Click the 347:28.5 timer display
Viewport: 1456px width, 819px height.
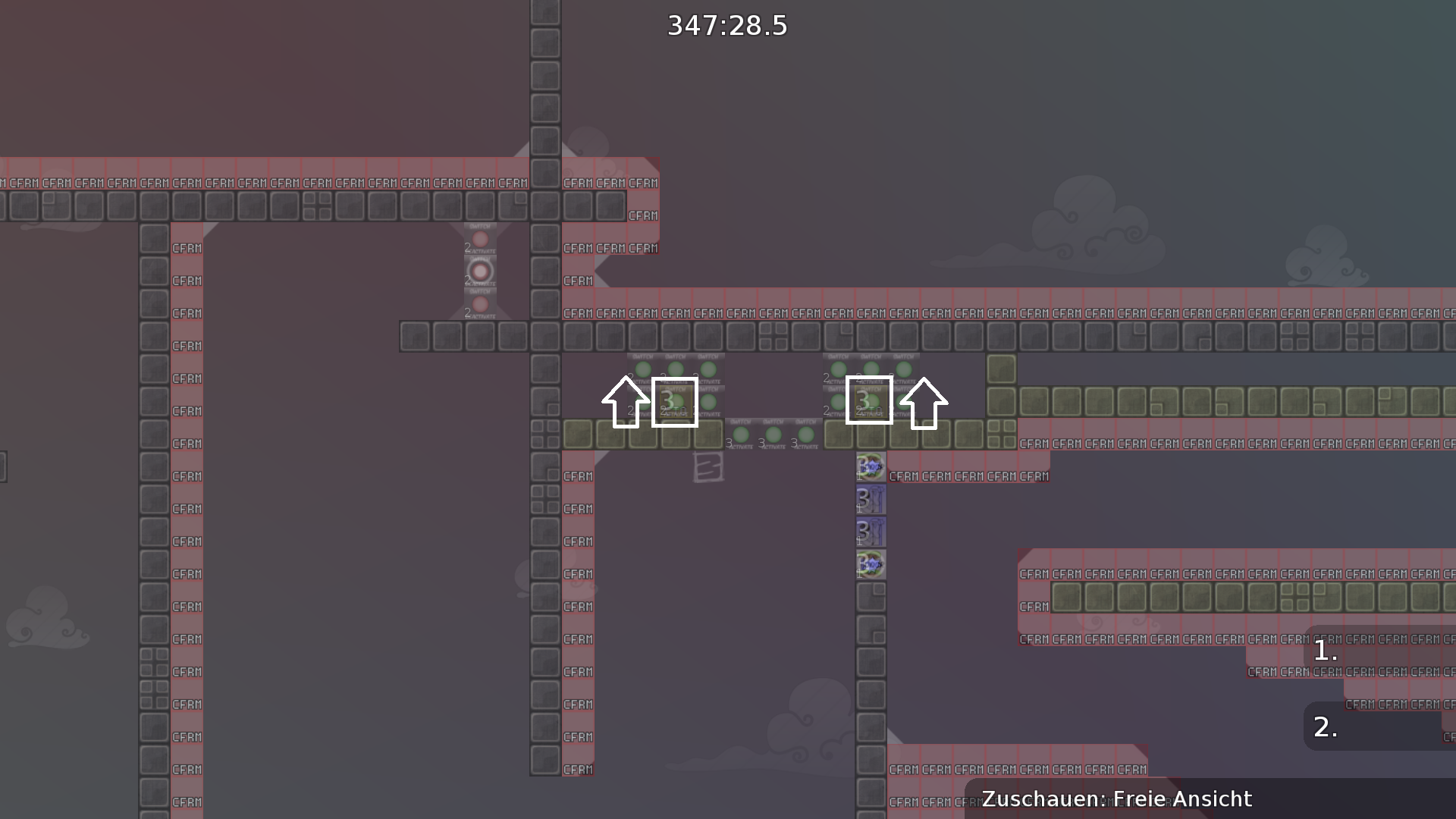click(x=727, y=25)
